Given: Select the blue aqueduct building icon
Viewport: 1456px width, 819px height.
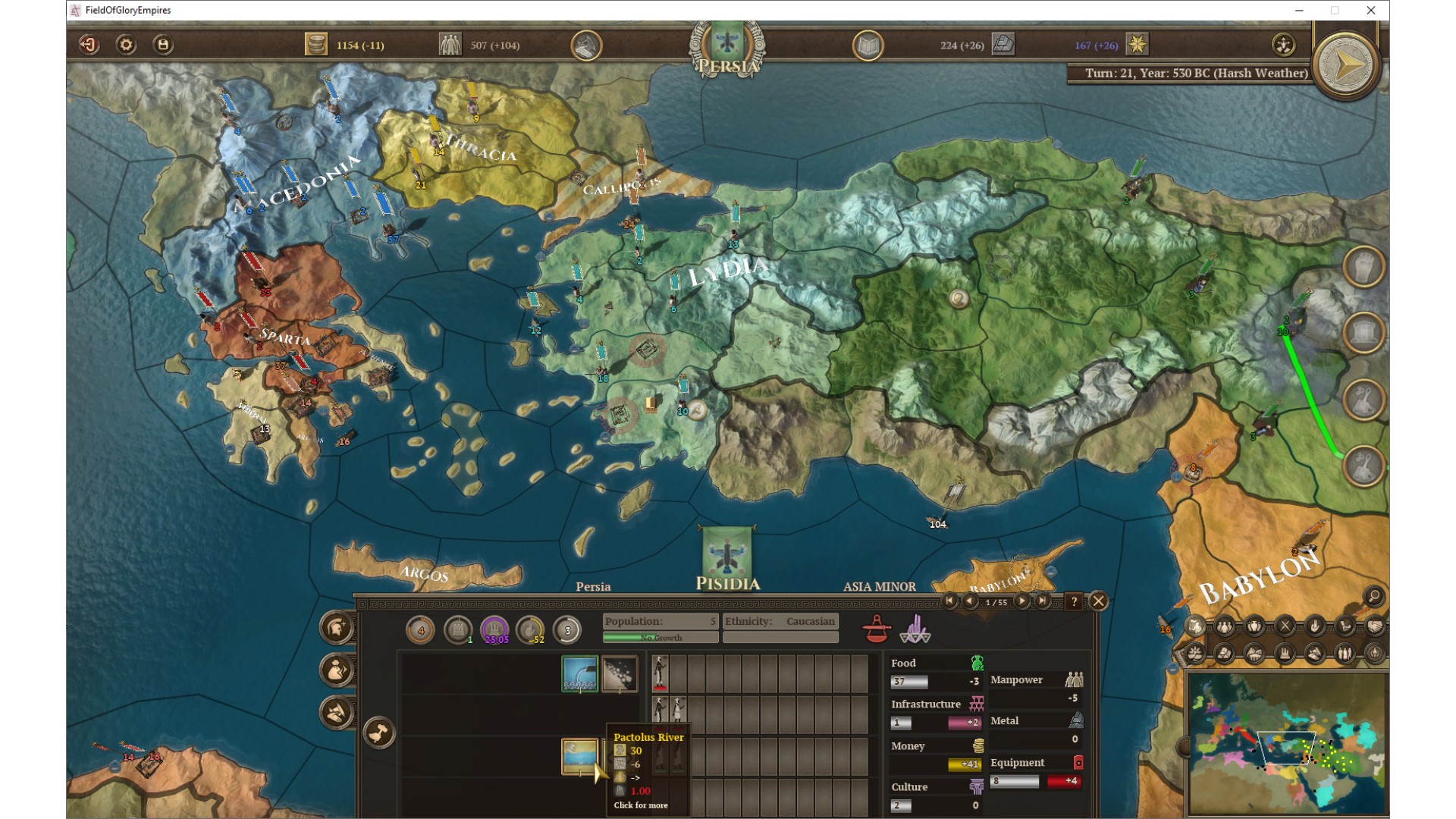Looking at the screenshot, I should (x=579, y=673).
